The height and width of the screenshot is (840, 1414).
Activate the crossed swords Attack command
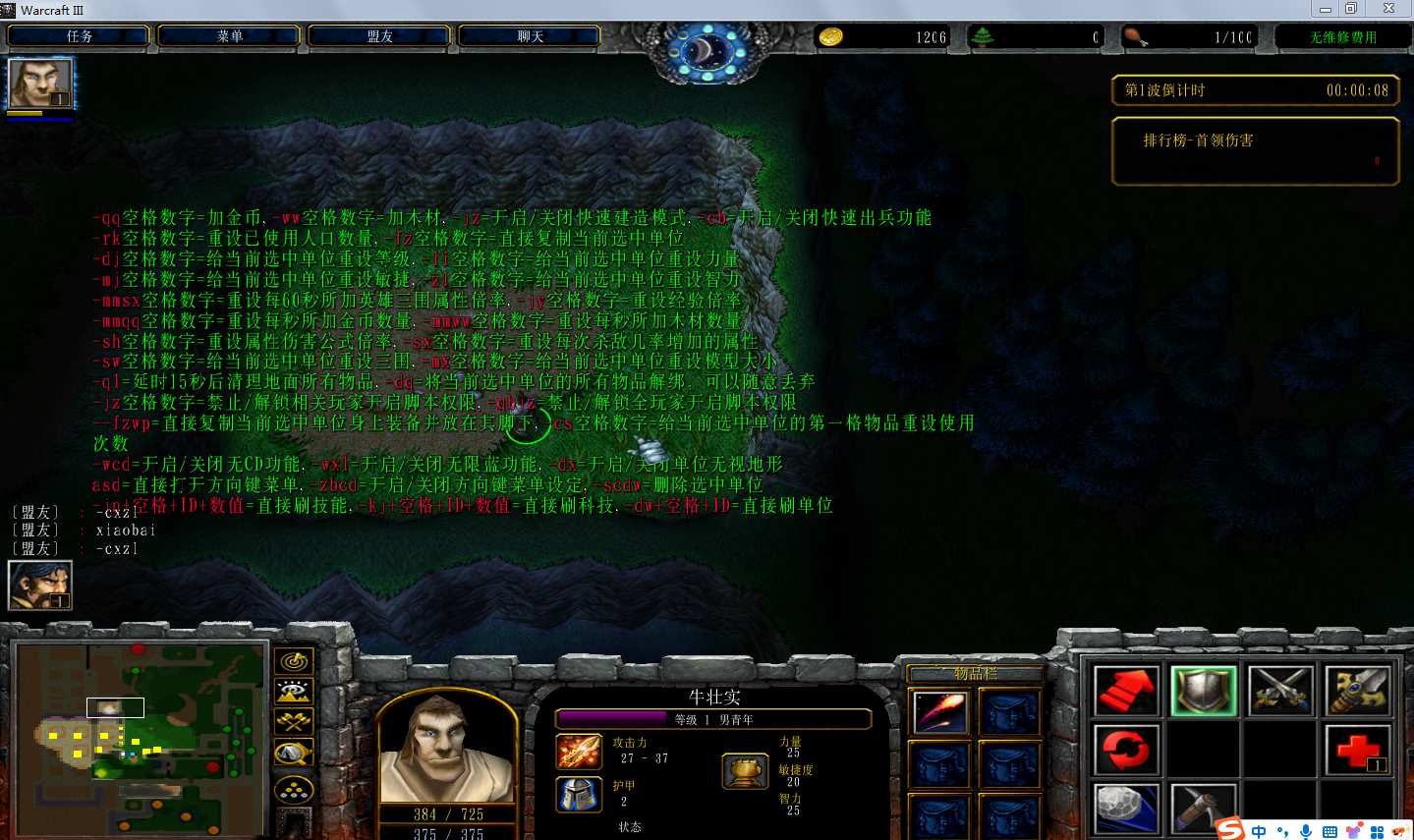1281,691
